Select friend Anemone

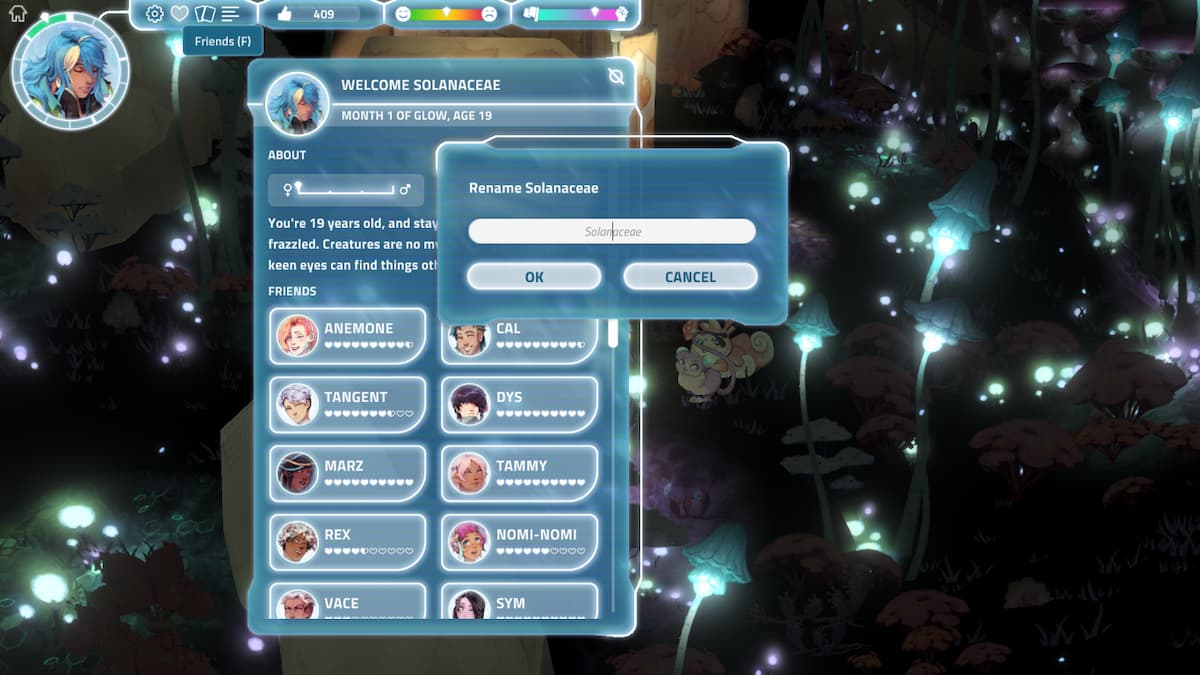347,336
